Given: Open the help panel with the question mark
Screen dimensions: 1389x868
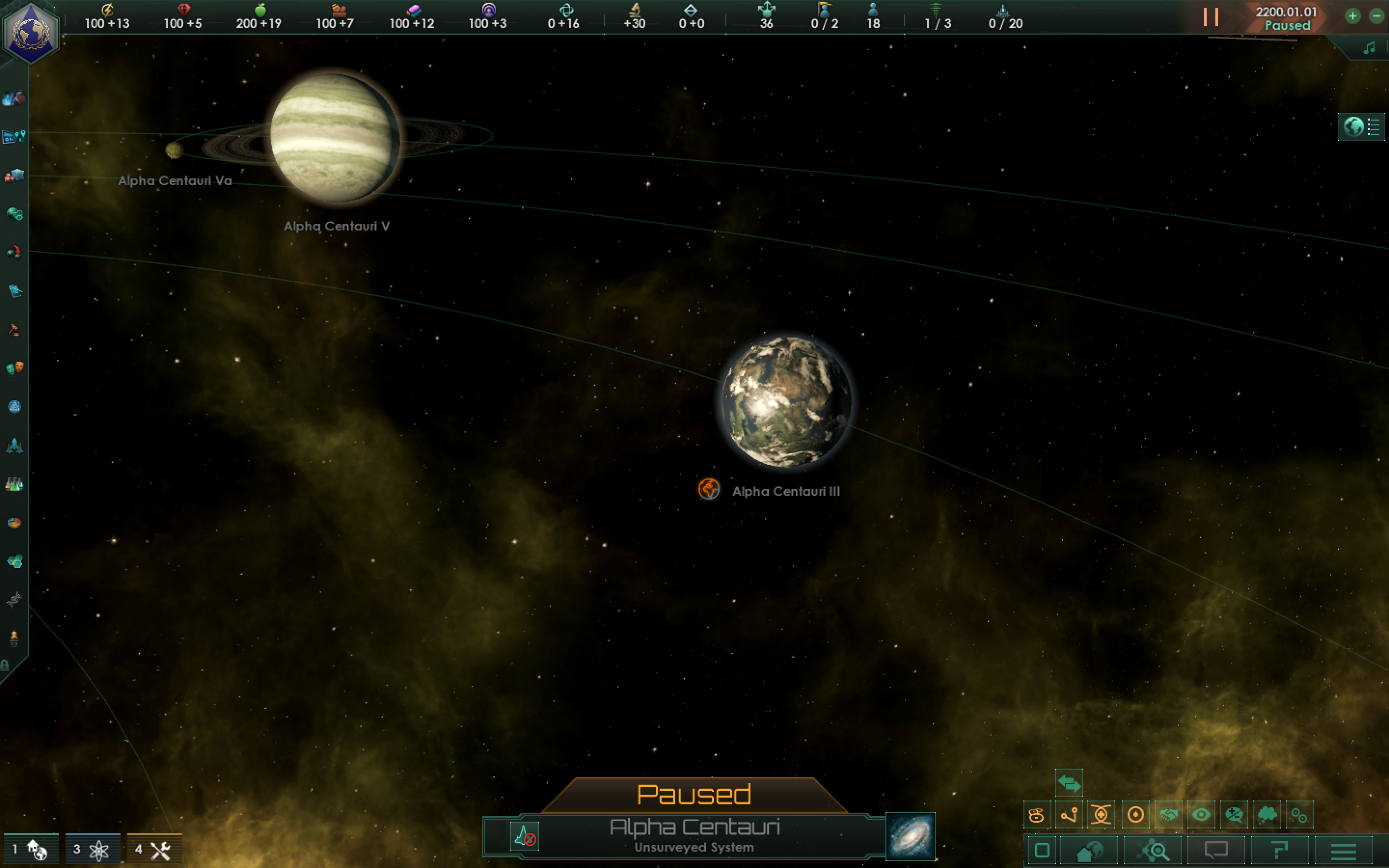Looking at the screenshot, I should pos(1278,851).
